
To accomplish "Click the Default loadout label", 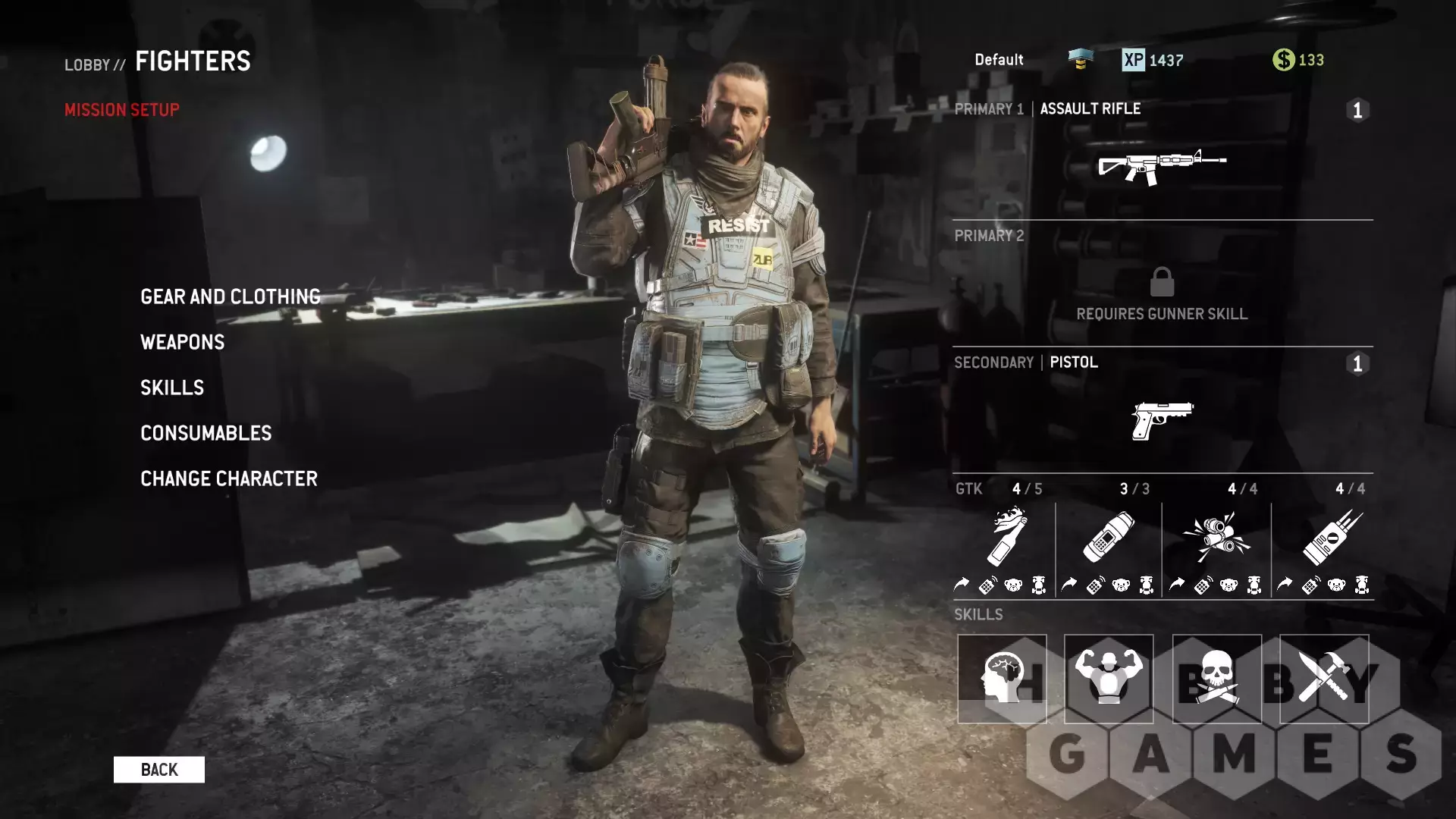I will 999,60.
